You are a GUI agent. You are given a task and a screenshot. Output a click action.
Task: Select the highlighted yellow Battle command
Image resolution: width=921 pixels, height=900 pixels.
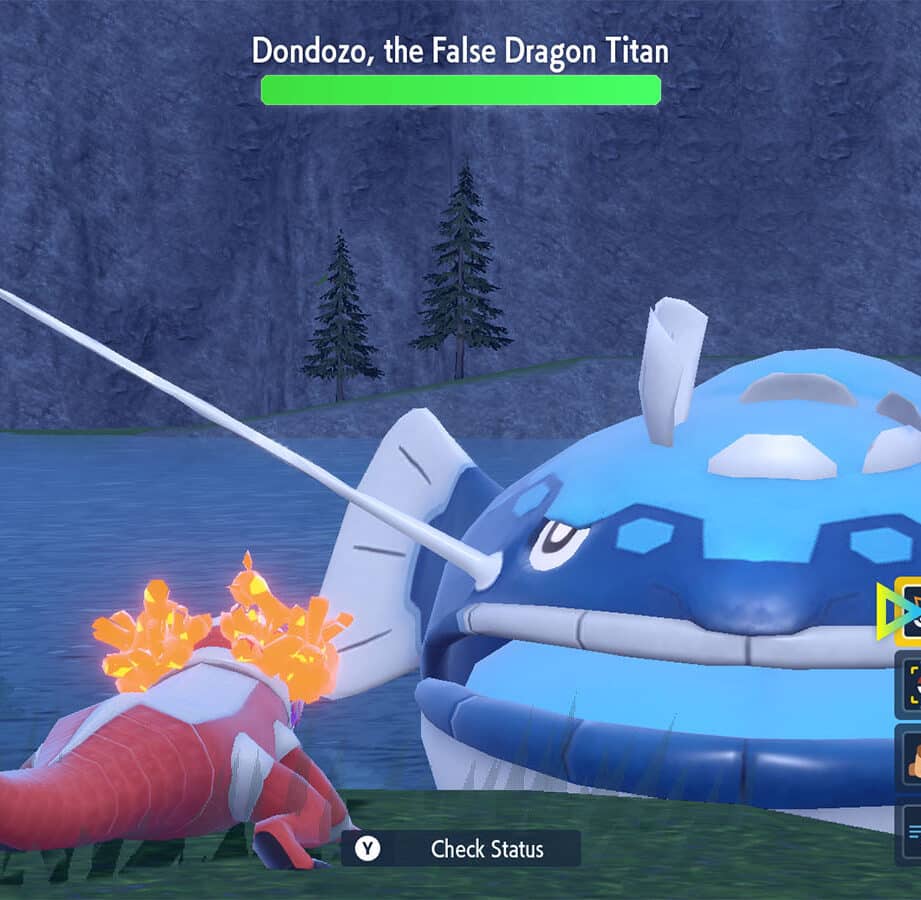click(910, 610)
